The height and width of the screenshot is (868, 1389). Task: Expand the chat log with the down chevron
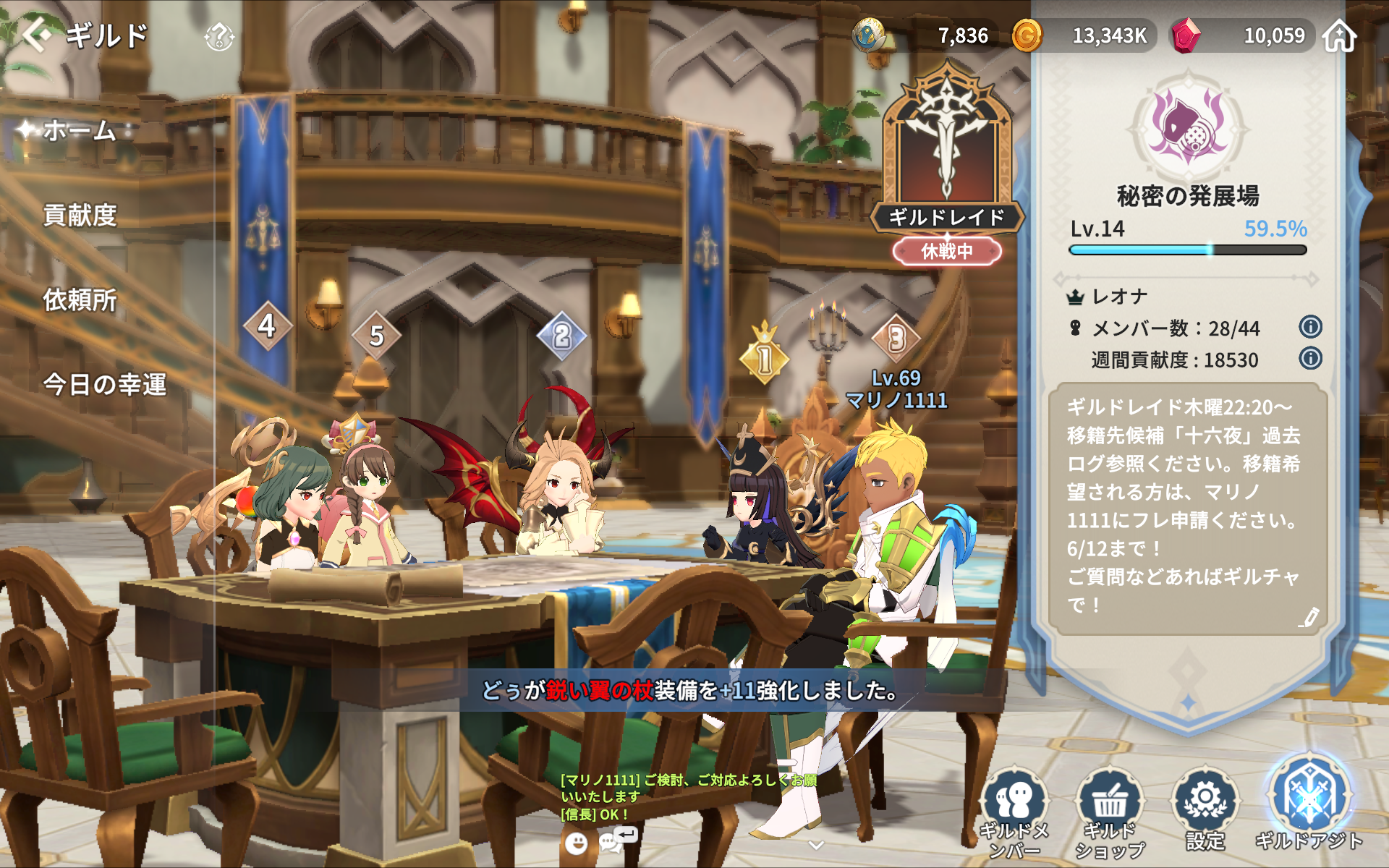[x=816, y=845]
